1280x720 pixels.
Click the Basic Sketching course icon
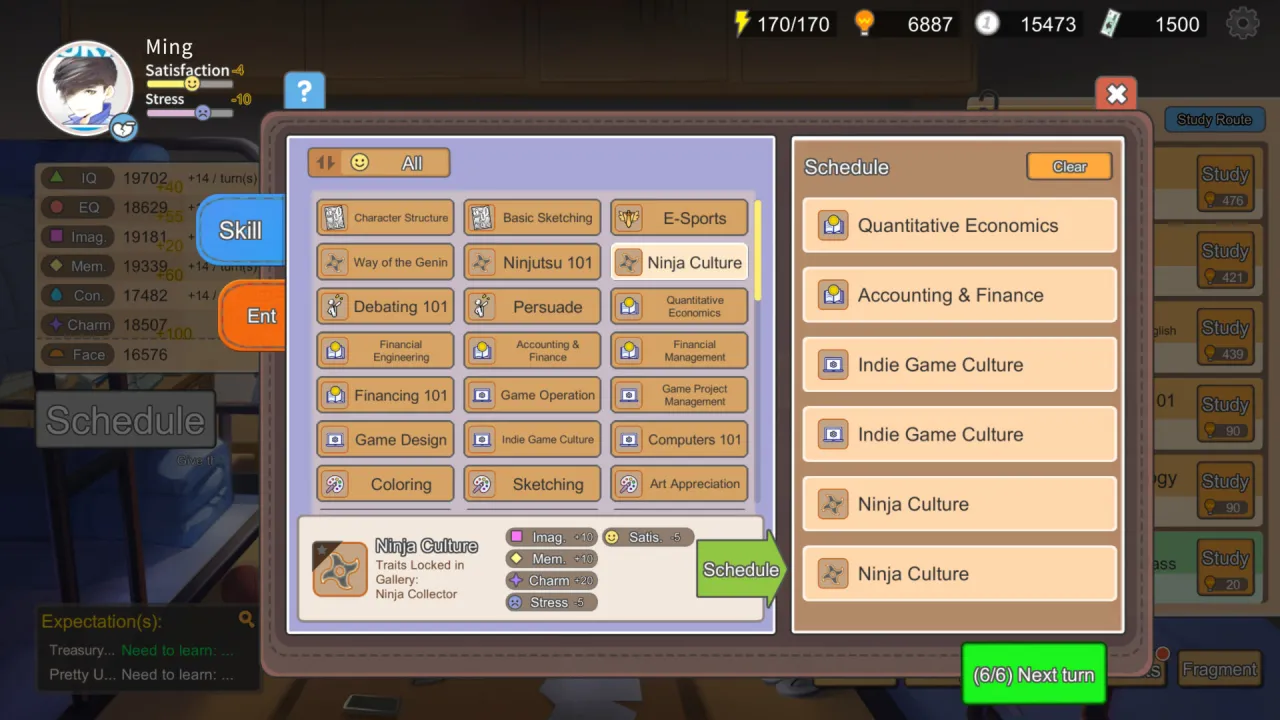482,217
